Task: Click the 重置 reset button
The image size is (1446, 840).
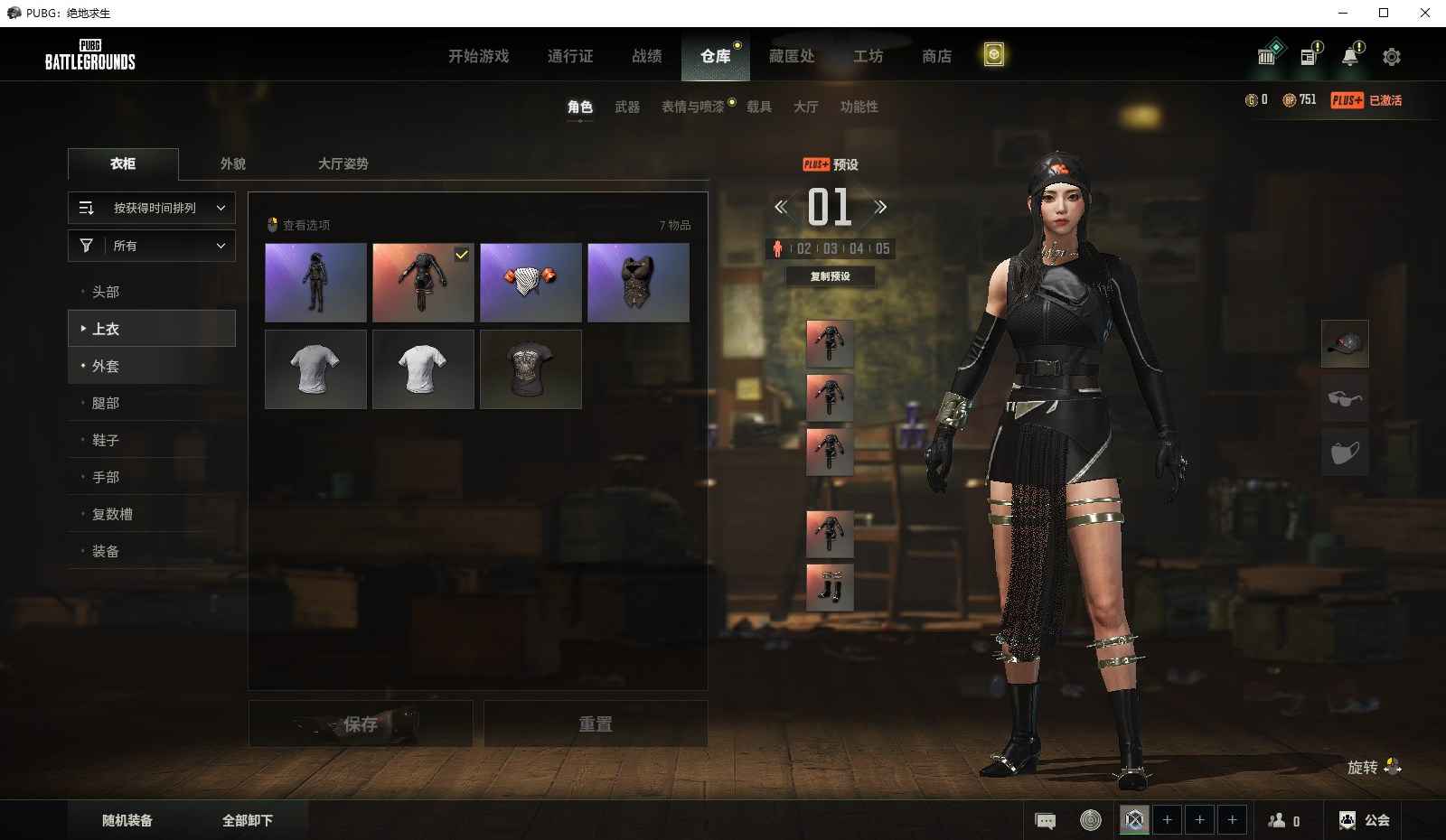Action: (x=596, y=723)
